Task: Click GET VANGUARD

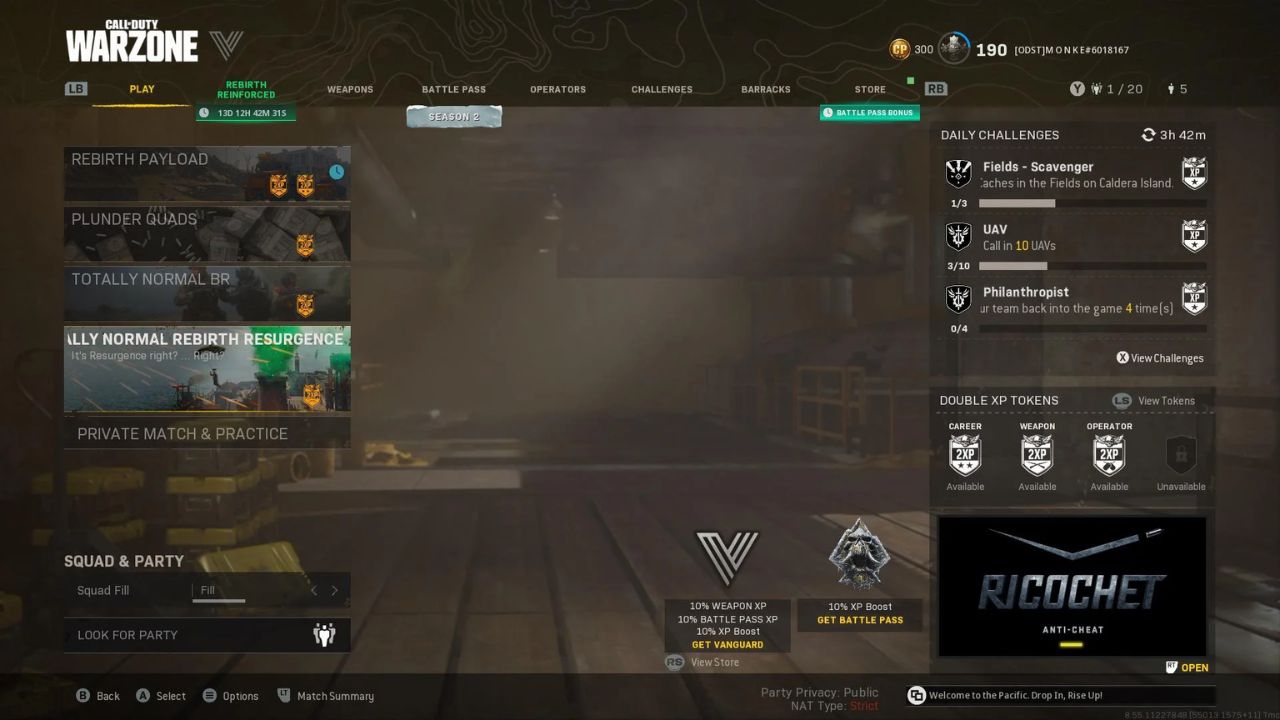Action: click(x=729, y=644)
